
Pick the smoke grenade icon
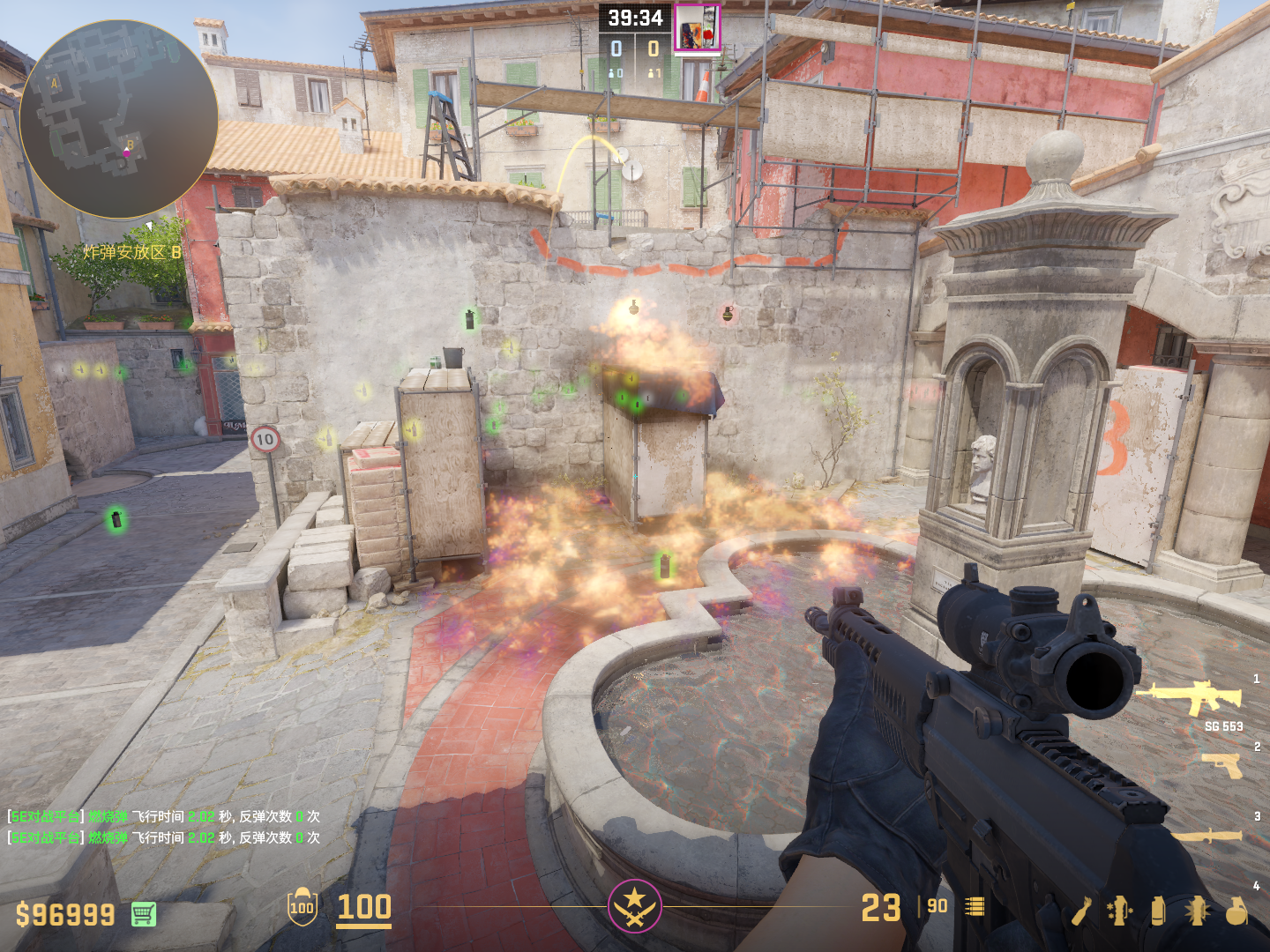(1158, 911)
